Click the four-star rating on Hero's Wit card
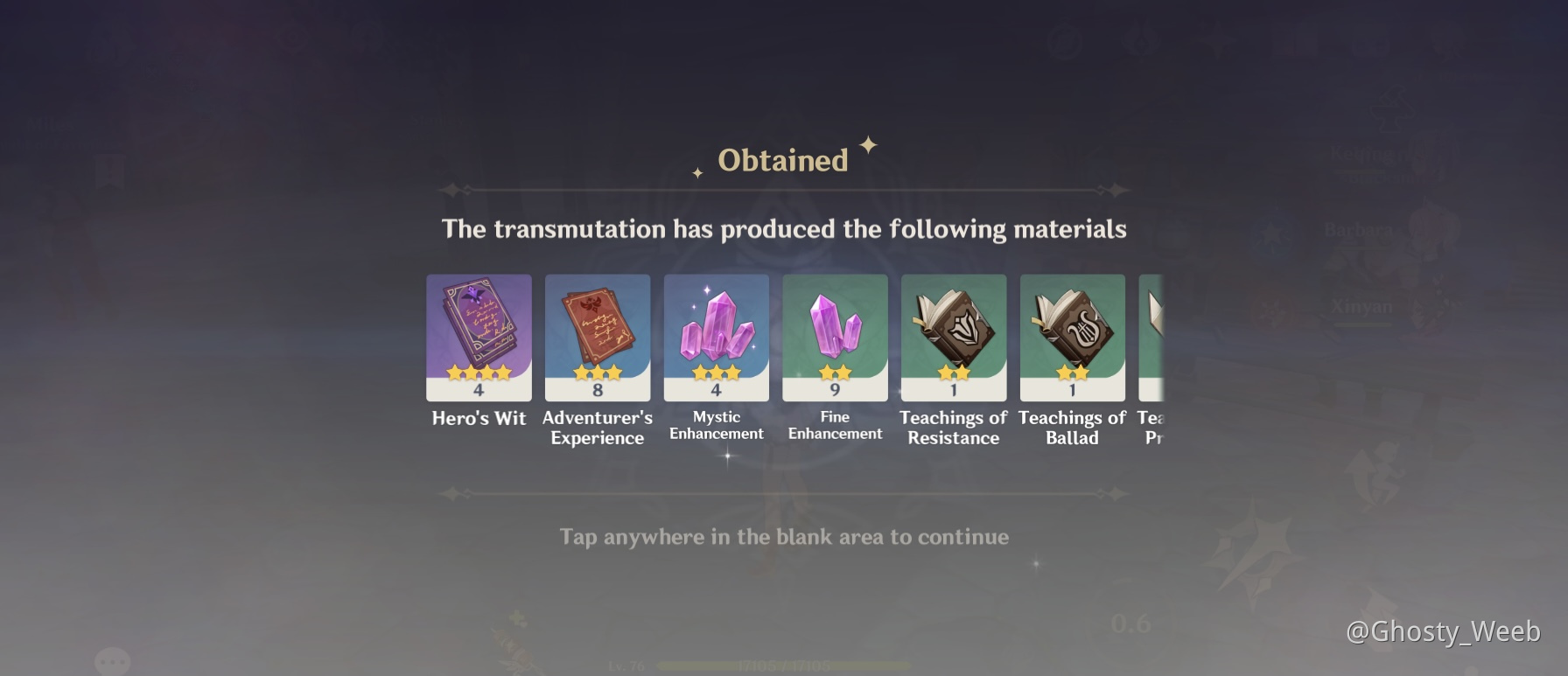 (479, 371)
